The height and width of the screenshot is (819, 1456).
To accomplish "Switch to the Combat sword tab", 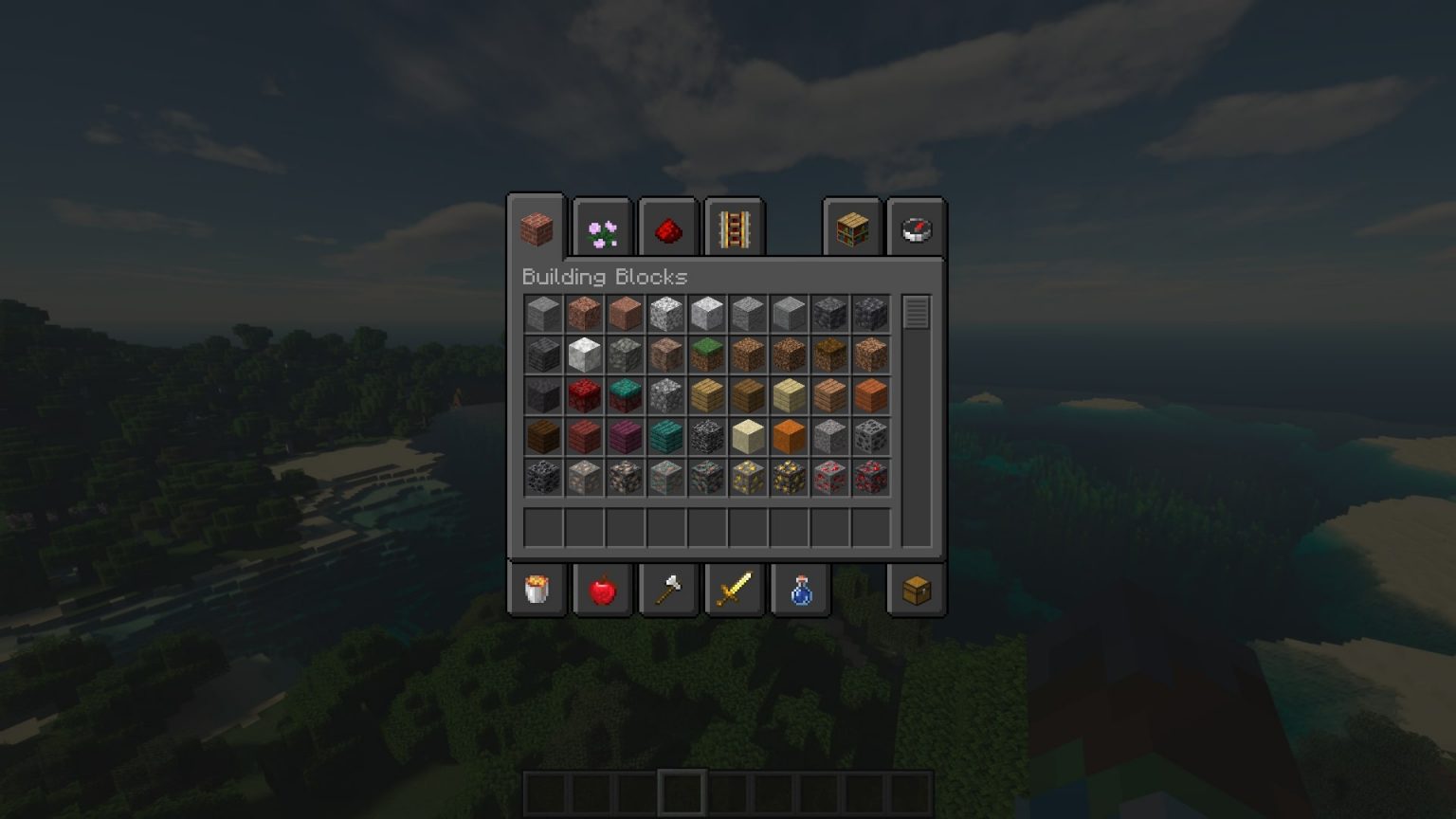I will click(x=735, y=589).
